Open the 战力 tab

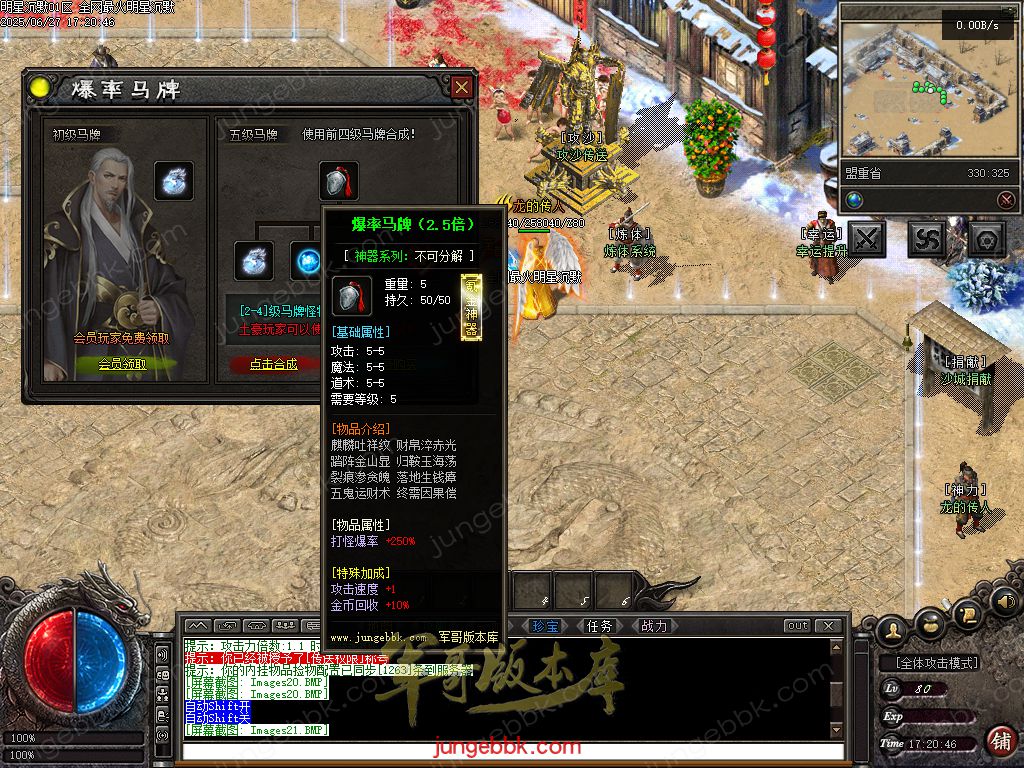click(x=653, y=626)
